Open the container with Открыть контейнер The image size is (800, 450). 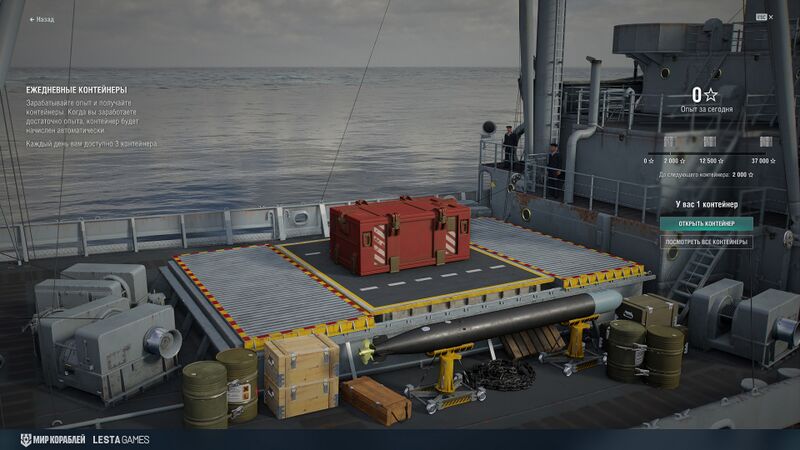pos(706,223)
